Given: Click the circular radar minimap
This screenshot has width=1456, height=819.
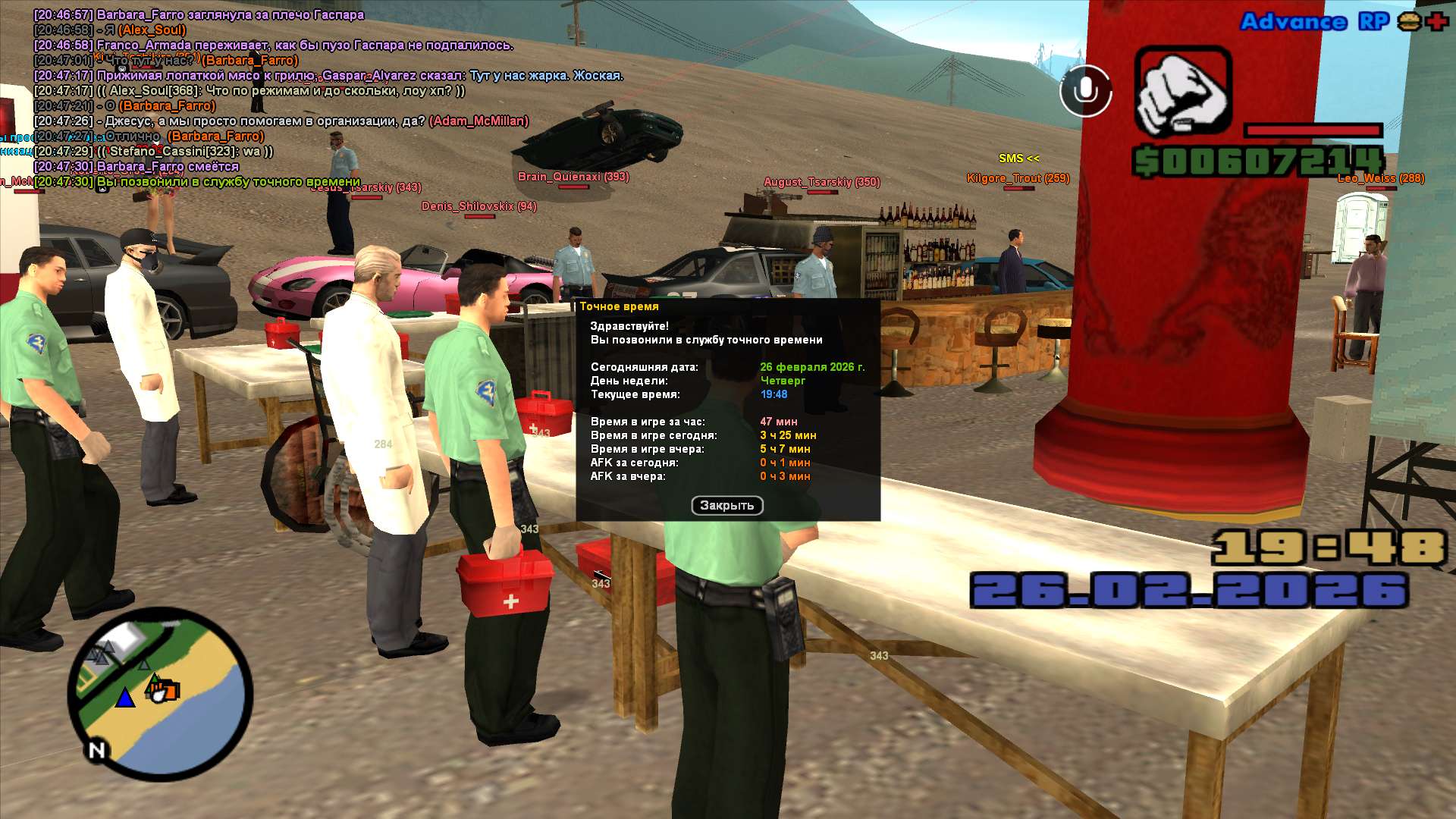Looking at the screenshot, I should 161,694.
